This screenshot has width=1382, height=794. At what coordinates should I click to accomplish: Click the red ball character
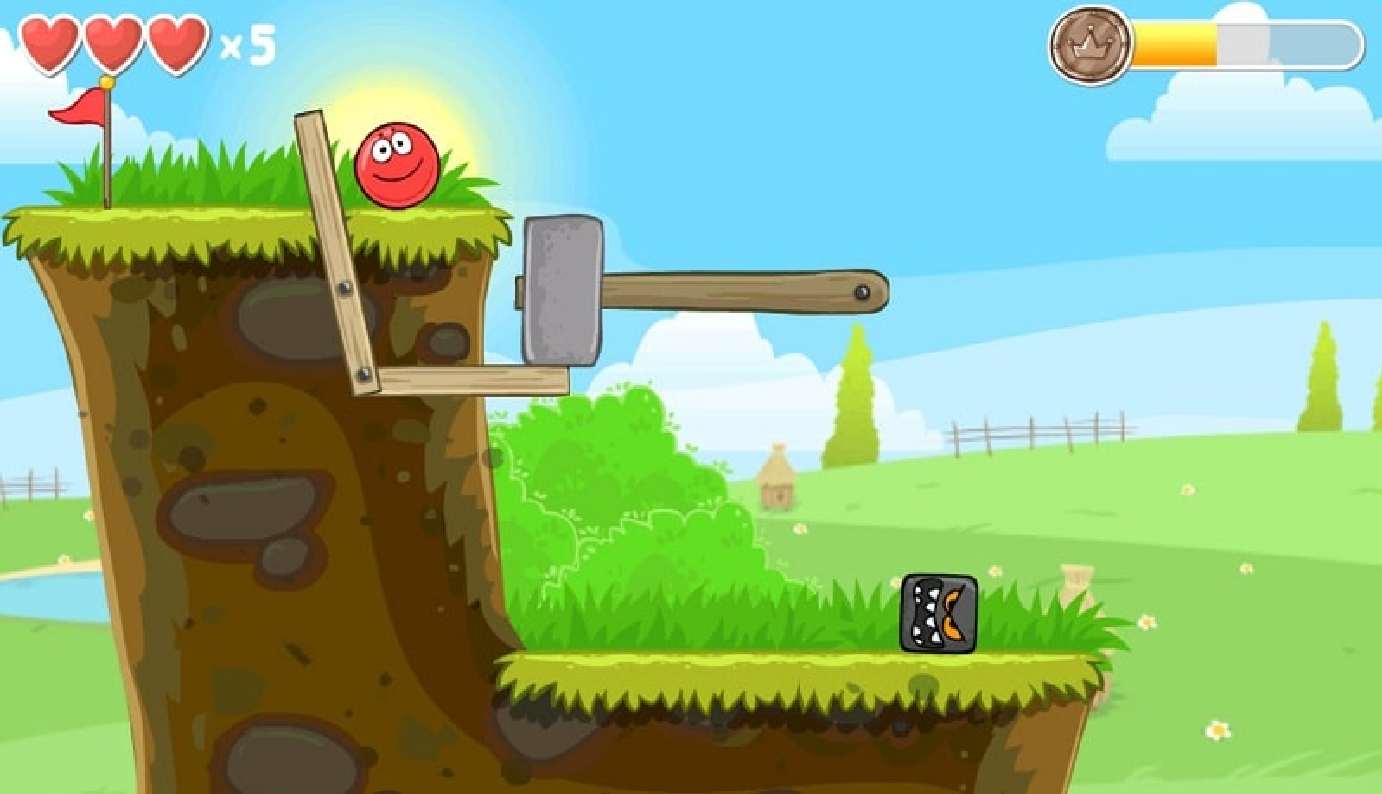pyautogui.click(x=397, y=166)
